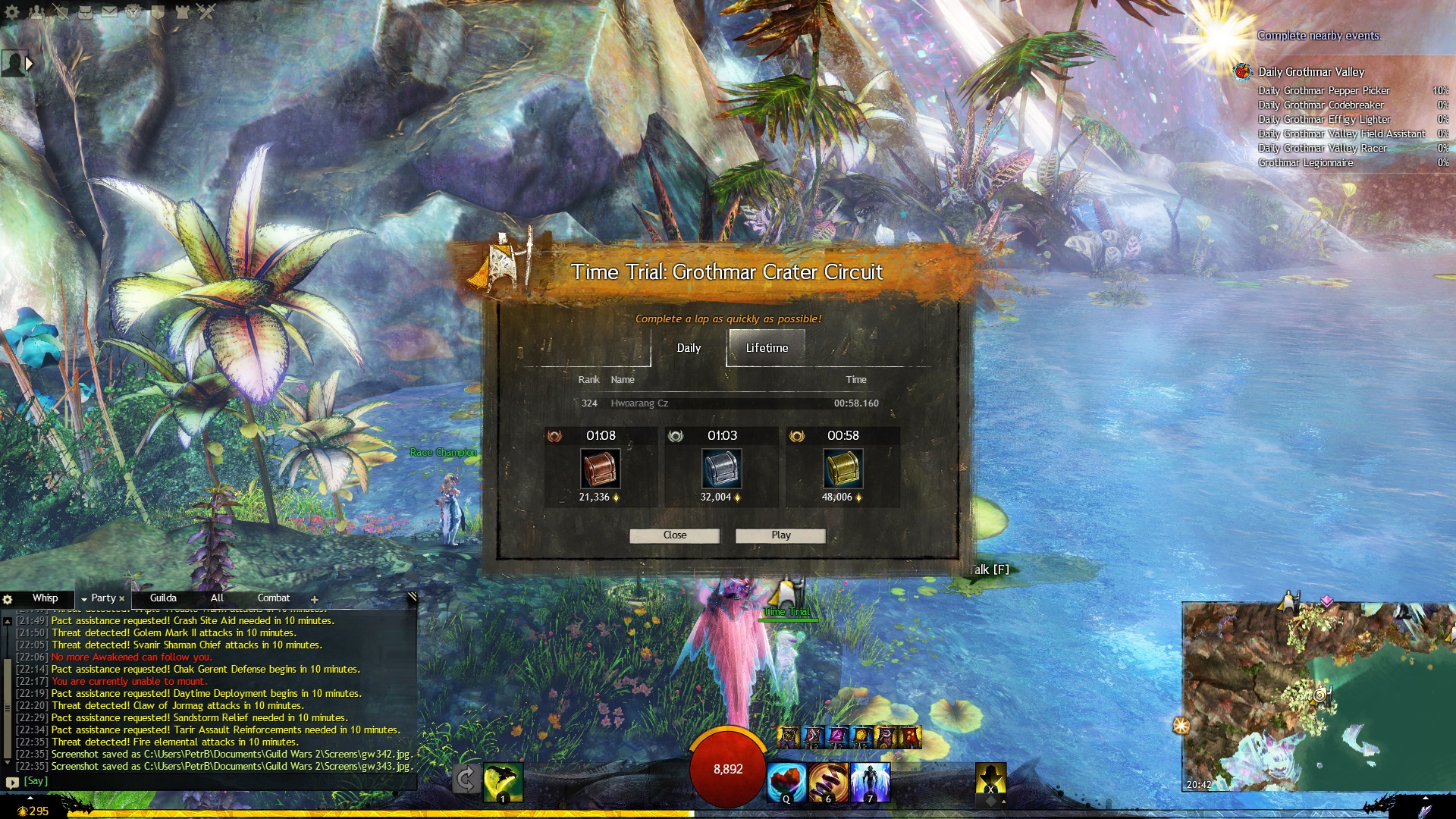Activate the green bird skill in slot 1
1456x819 pixels.
[x=503, y=782]
